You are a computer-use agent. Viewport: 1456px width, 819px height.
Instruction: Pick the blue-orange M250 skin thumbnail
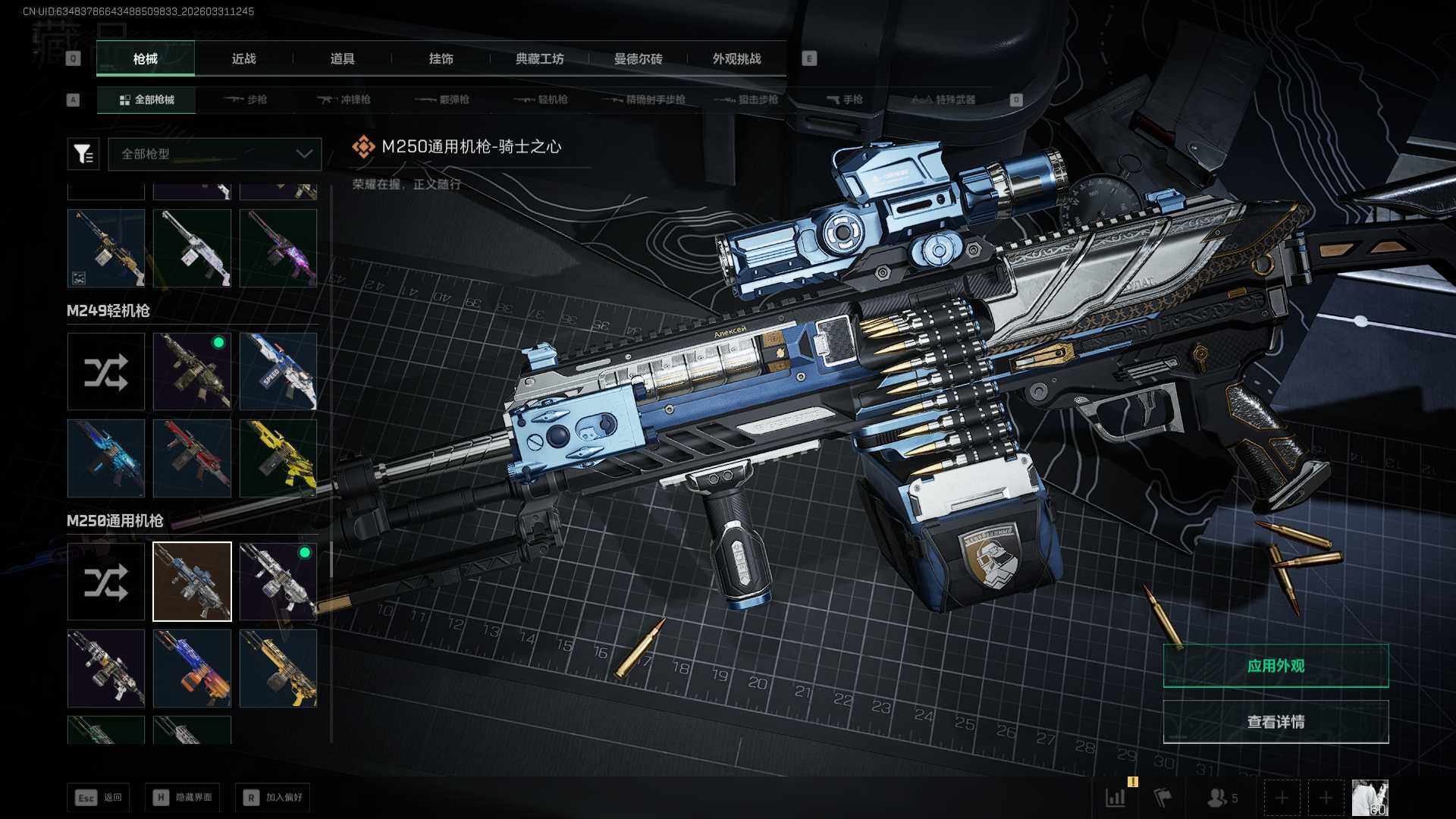192,668
